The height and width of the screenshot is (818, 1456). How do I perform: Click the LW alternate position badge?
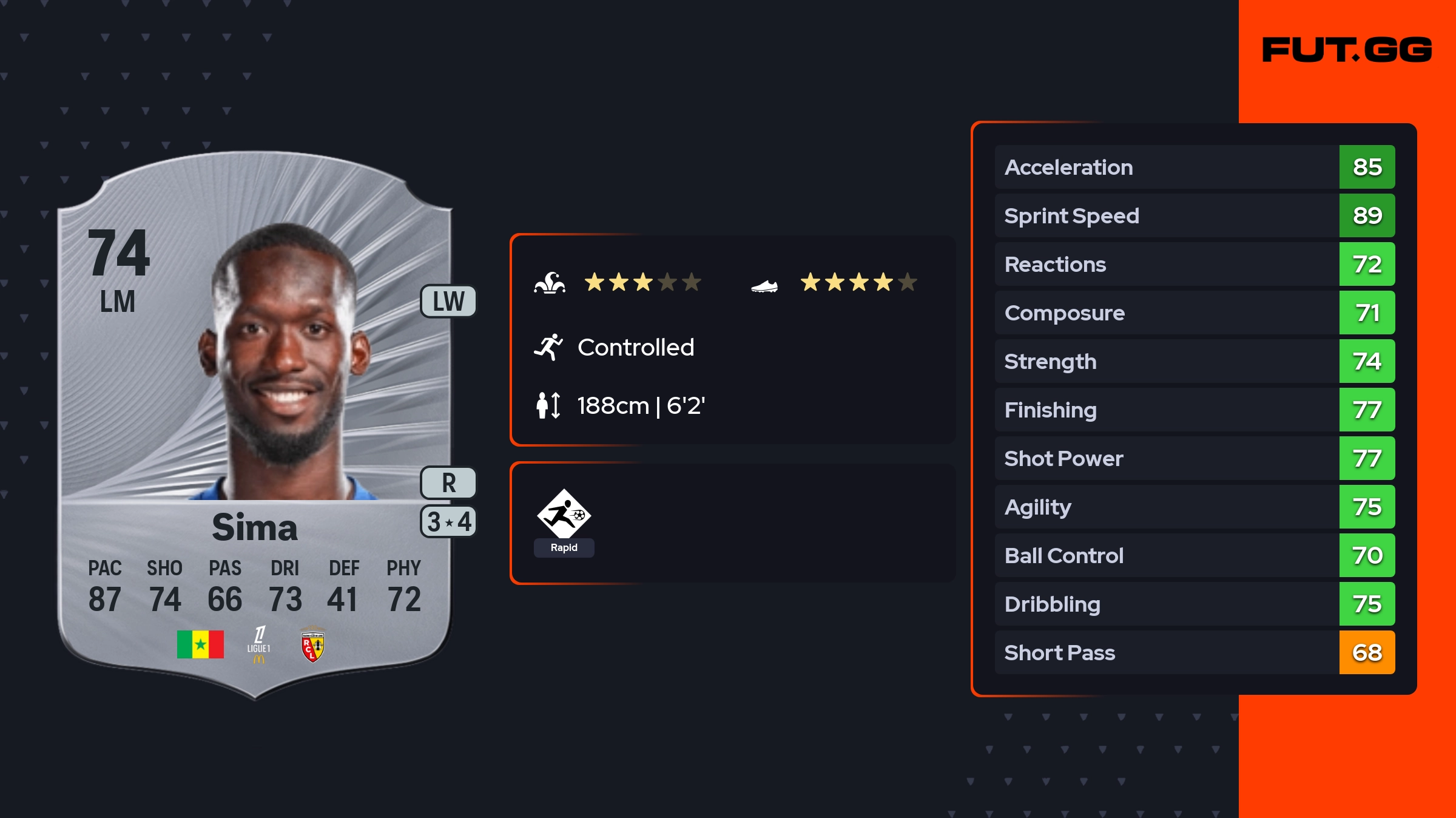[448, 302]
